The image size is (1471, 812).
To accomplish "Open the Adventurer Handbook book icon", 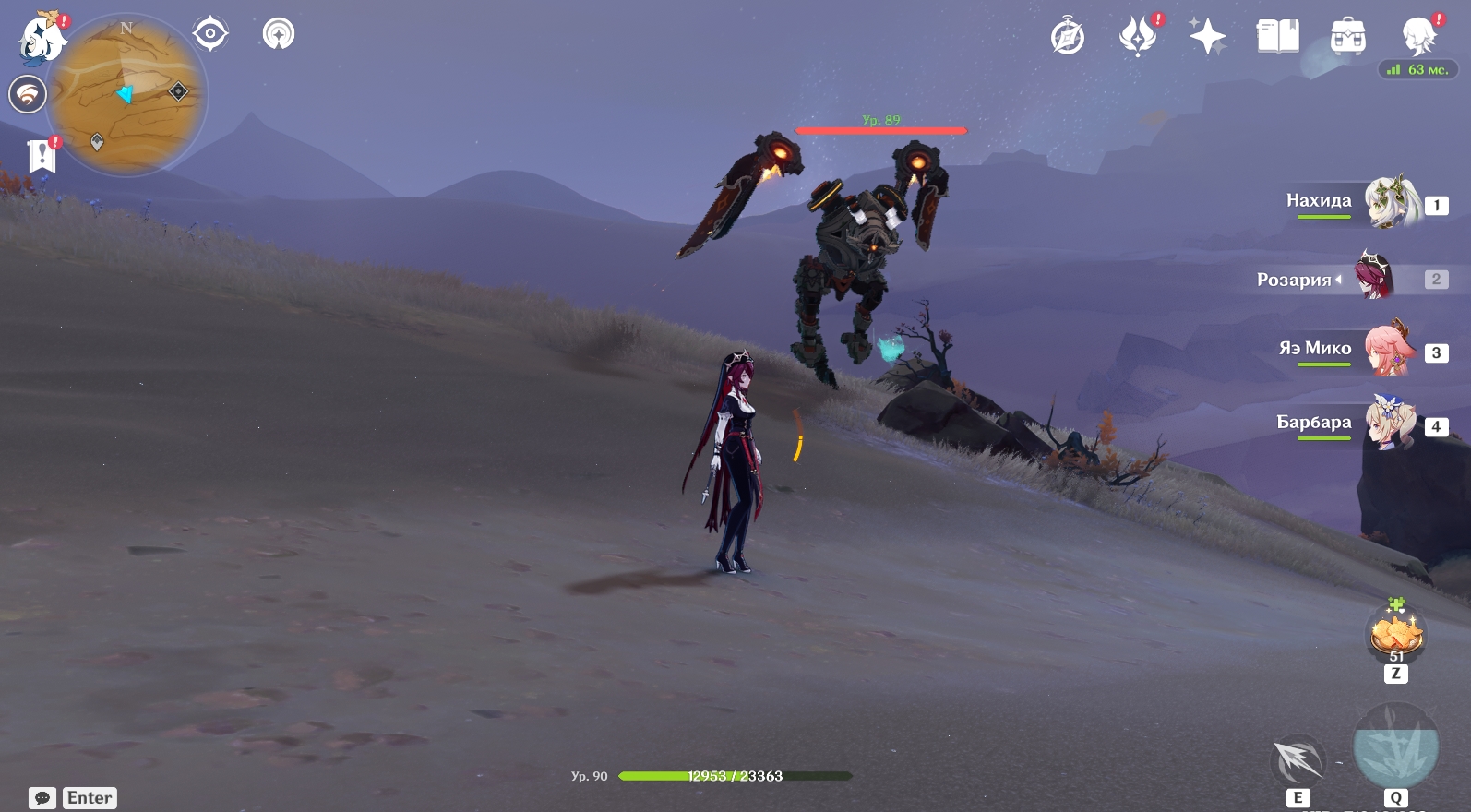I will 1277,37.
